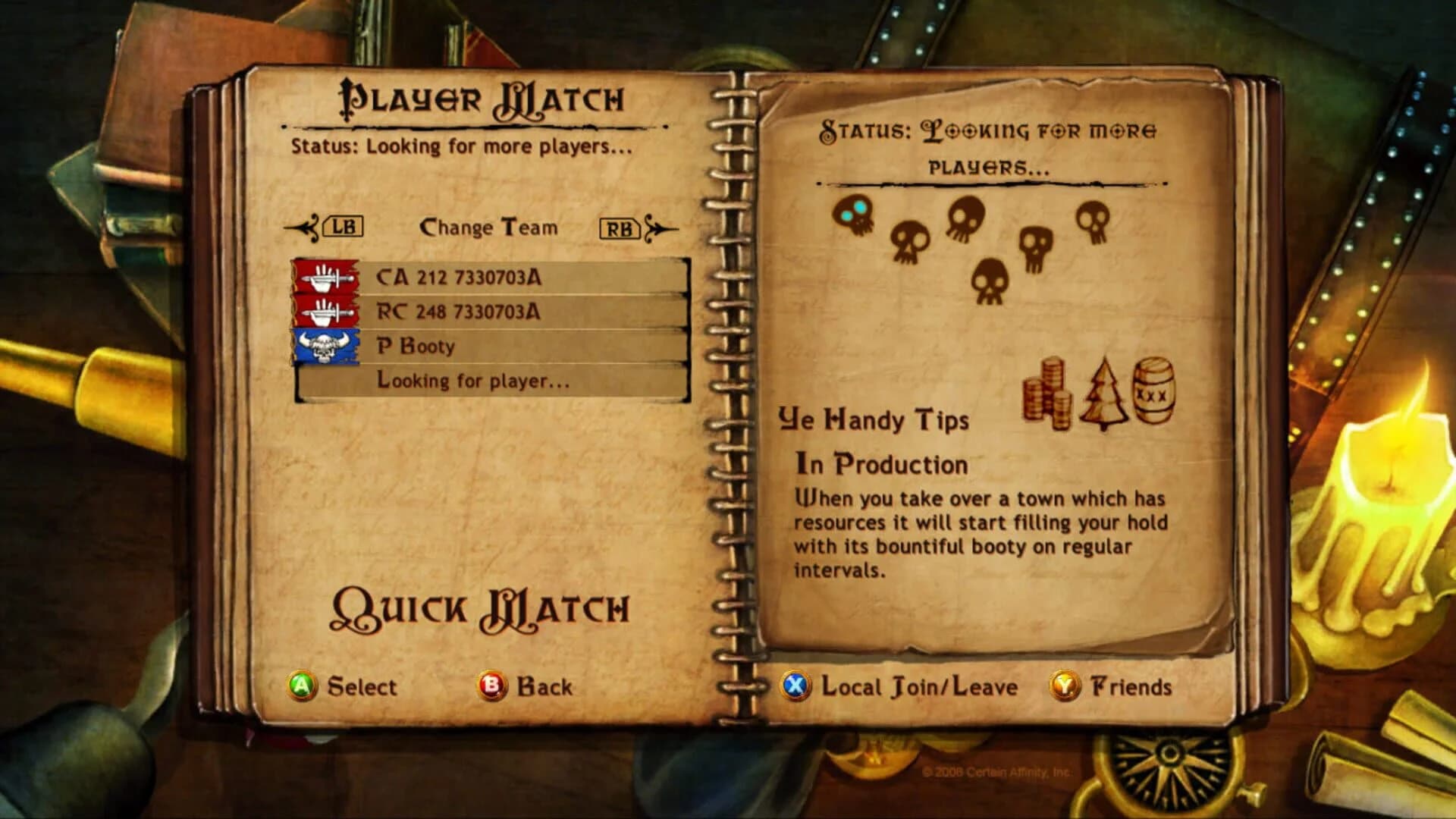Click the LB bumper to change team left

point(342,226)
